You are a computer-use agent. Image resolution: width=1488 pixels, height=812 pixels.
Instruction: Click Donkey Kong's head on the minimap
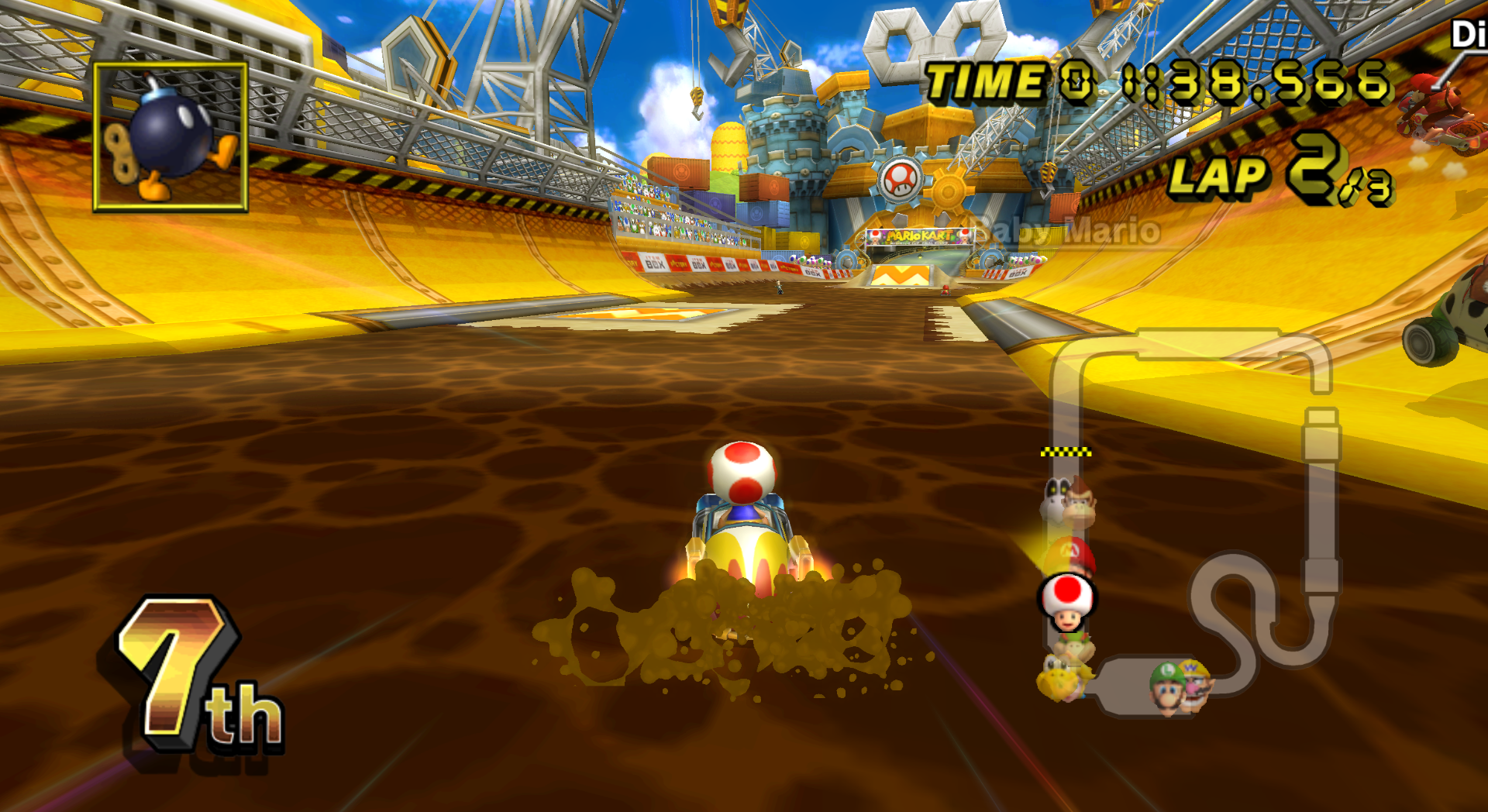1079,505
